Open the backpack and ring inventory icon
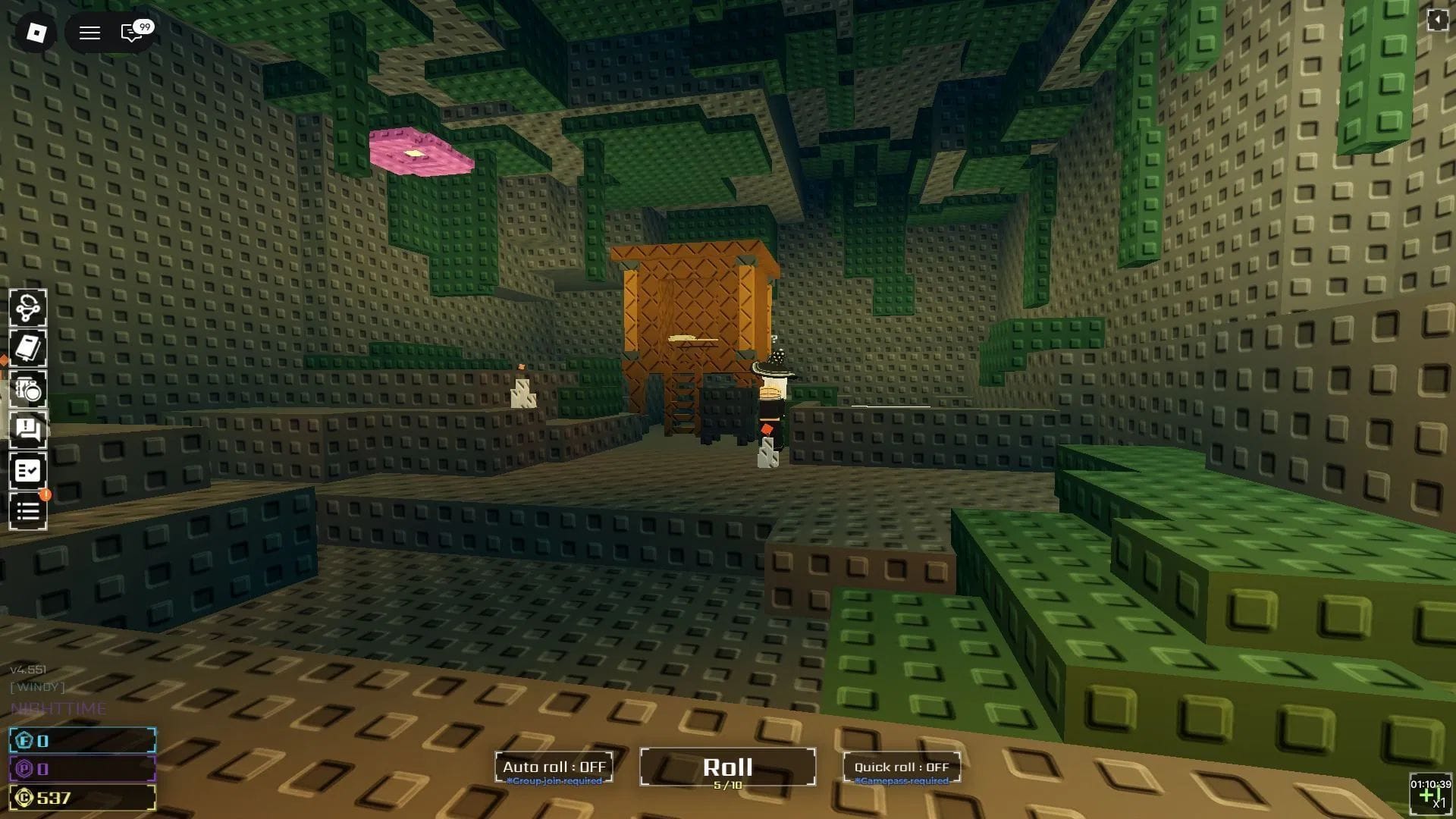1456x819 pixels. click(28, 390)
